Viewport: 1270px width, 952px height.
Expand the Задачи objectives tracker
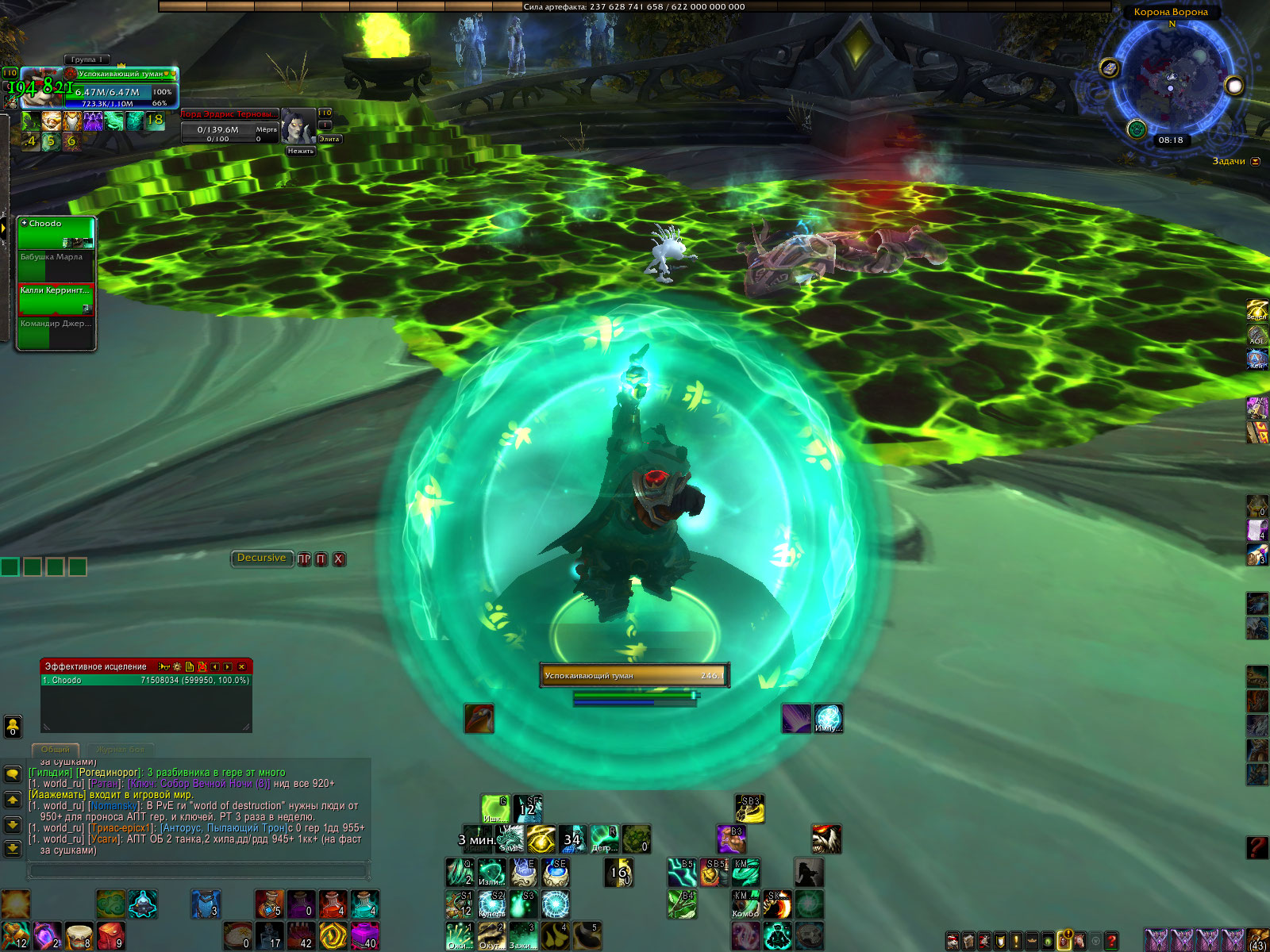pos(1255,162)
